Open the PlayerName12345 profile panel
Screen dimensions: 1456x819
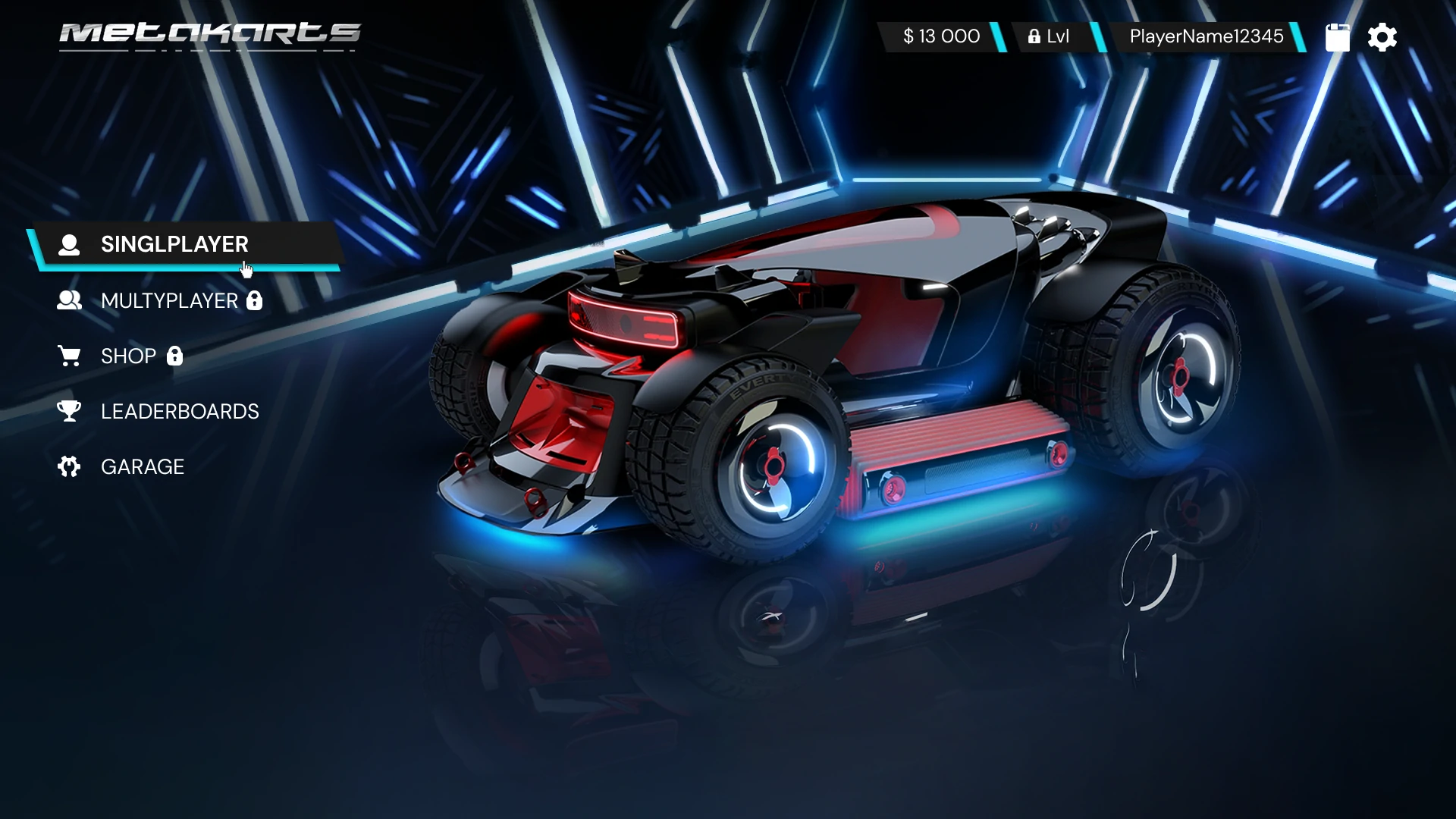point(1206,36)
